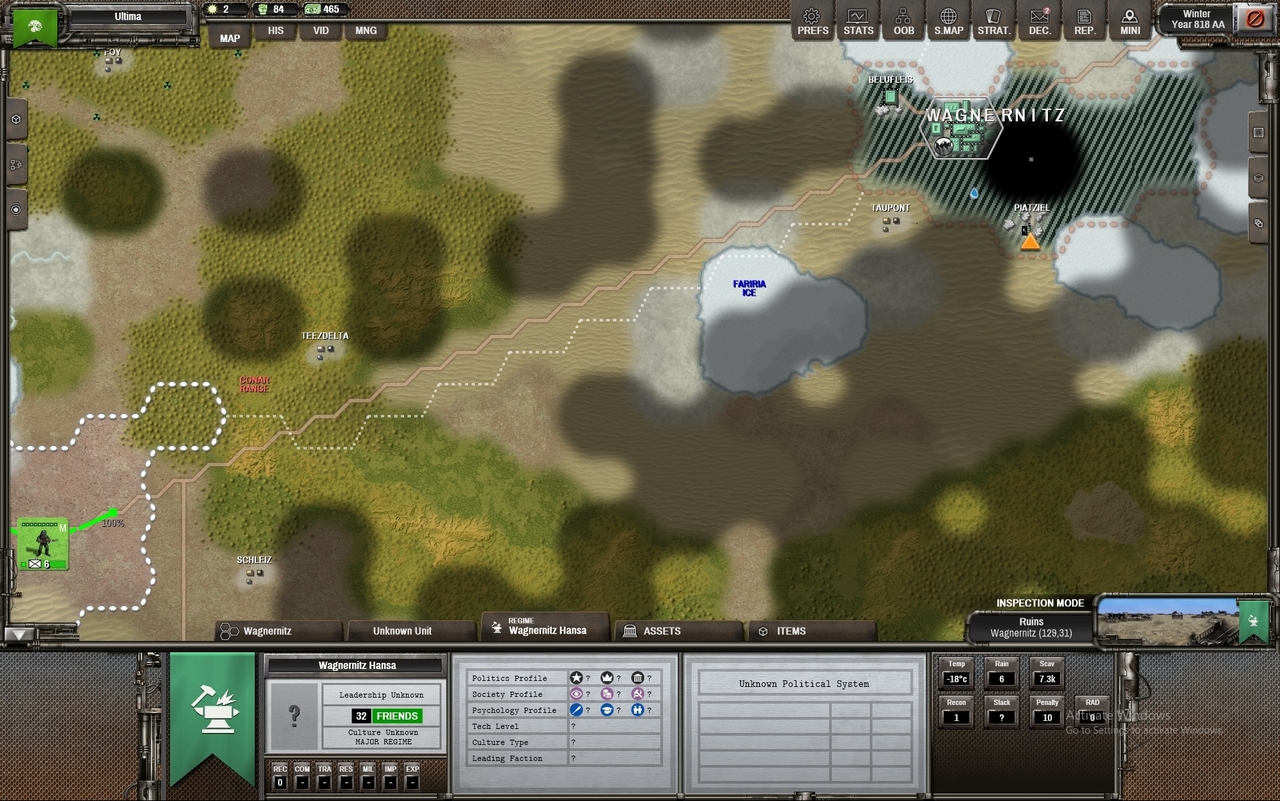This screenshot has height=801, width=1280.
Task: Click the FRIENDS relation status badge
Action: pos(397,716)
